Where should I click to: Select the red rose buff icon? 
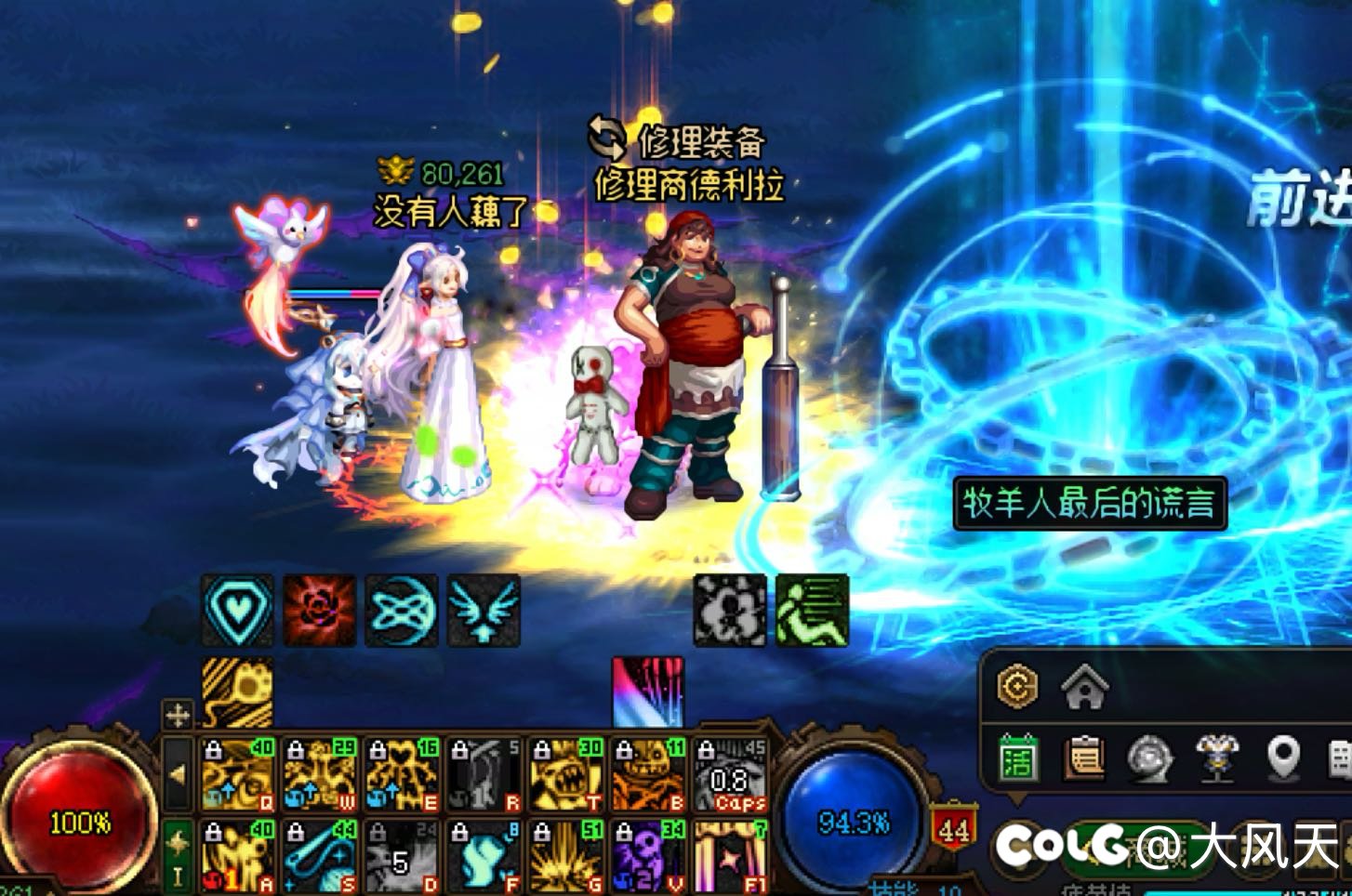tap(320, 611)
